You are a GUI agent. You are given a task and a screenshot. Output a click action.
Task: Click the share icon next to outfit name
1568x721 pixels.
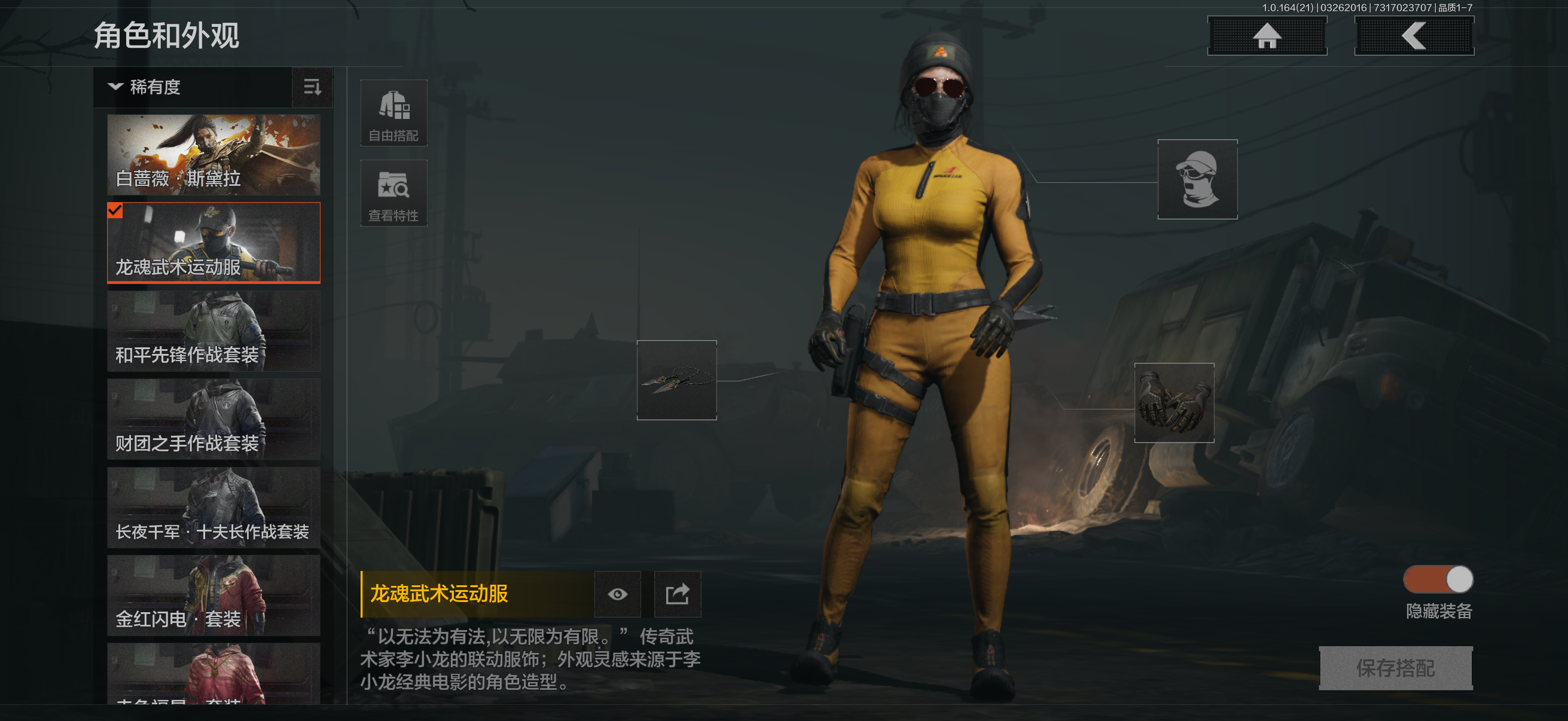[678, 594]
